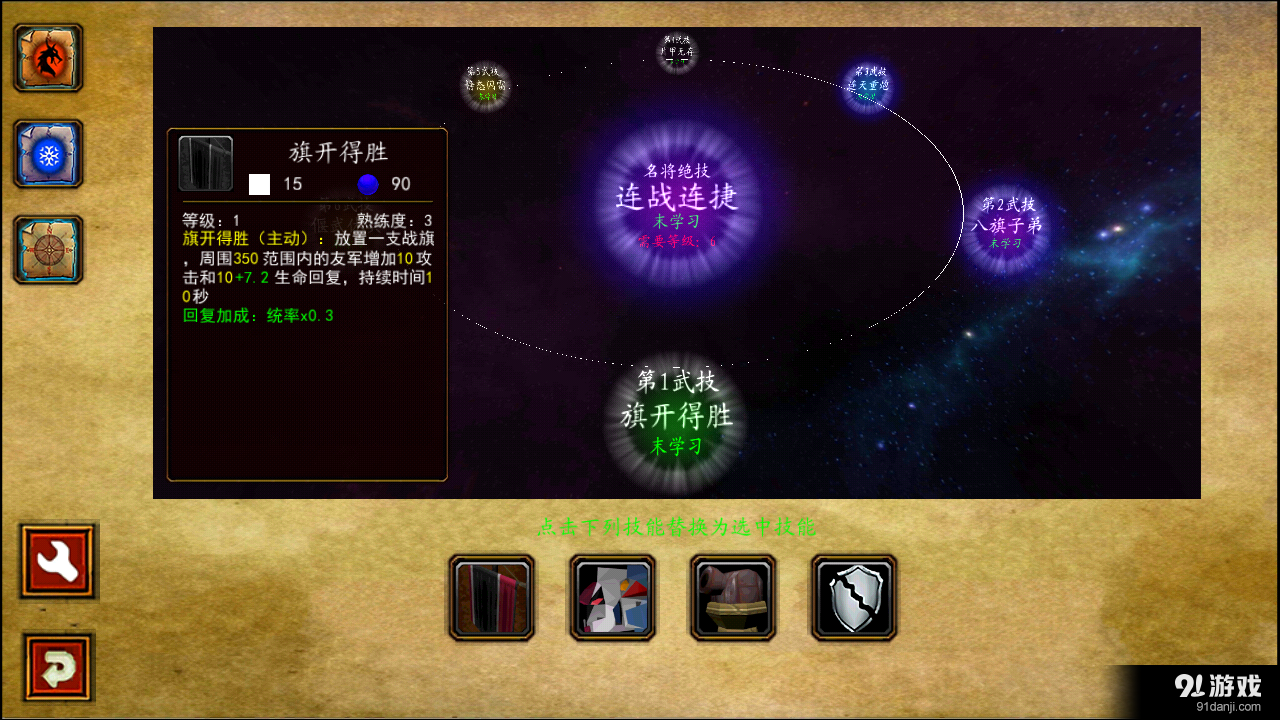
Task: Select the 第4武技 片甲无存 skill node
Action: pyautogui.click(x=678, y=50)
